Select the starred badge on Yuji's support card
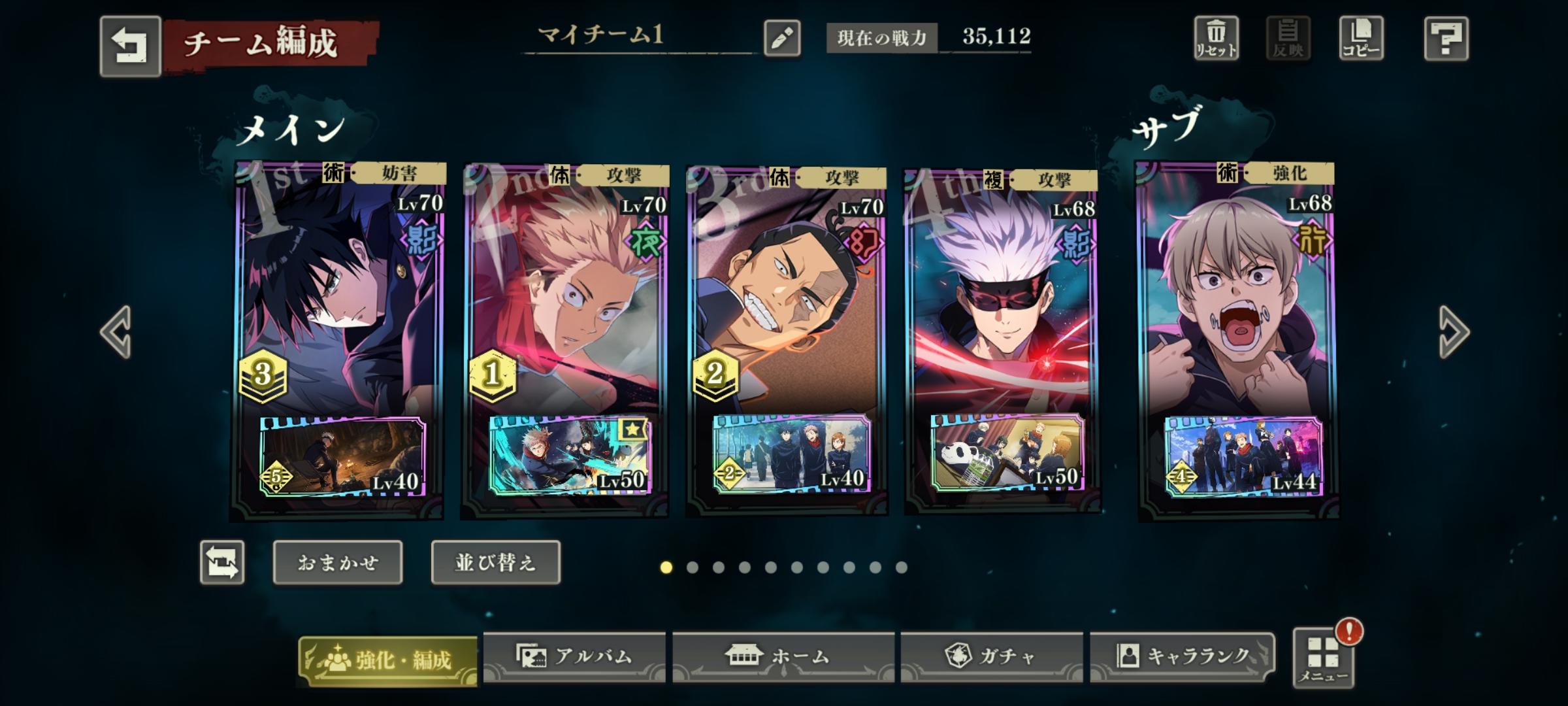This screenshot has height=706, width=1568. (635, 429)
